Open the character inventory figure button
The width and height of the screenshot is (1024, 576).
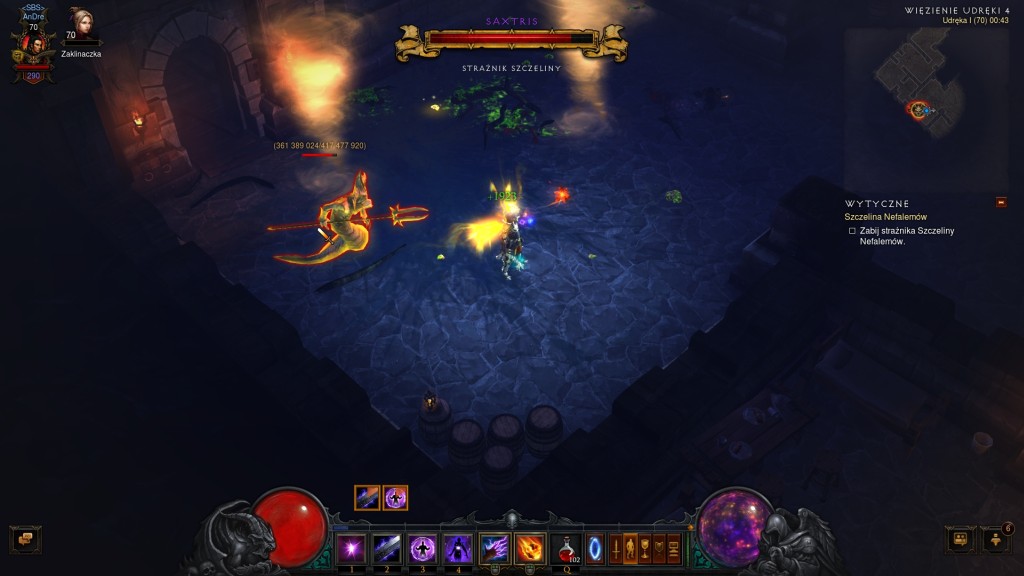630,549
